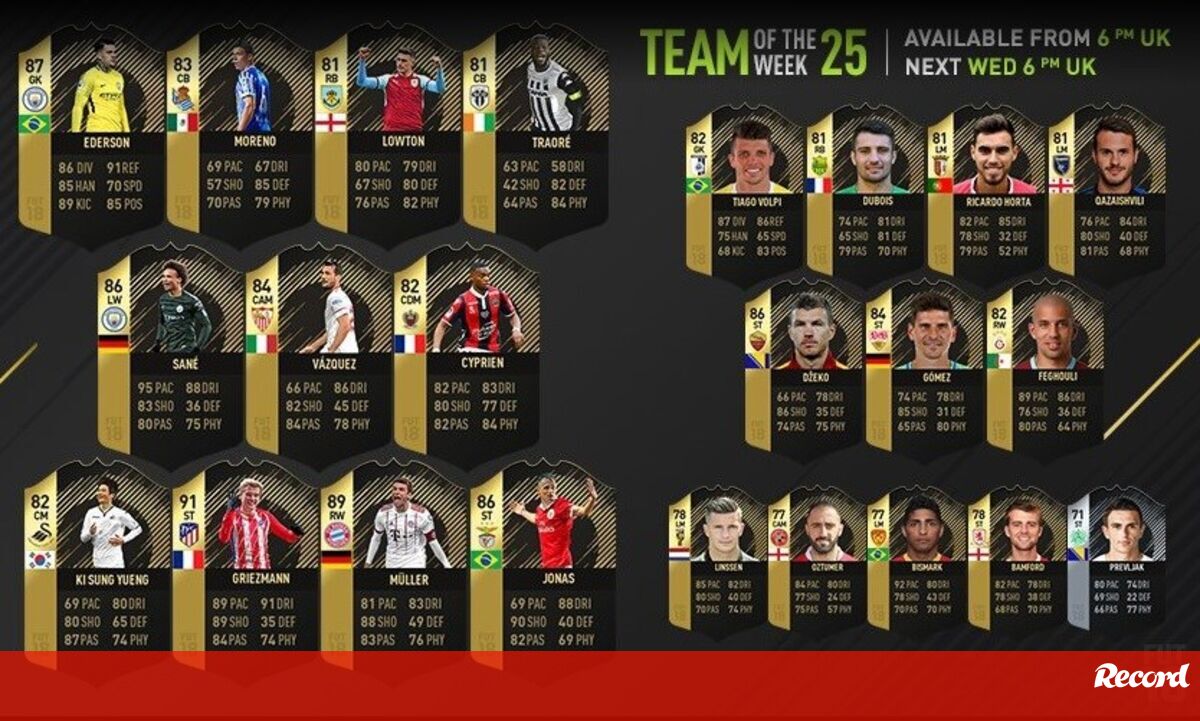The image size is (1200, 721).
Task: Choose the Cyprien CDM card
Action: click(466, 350)
